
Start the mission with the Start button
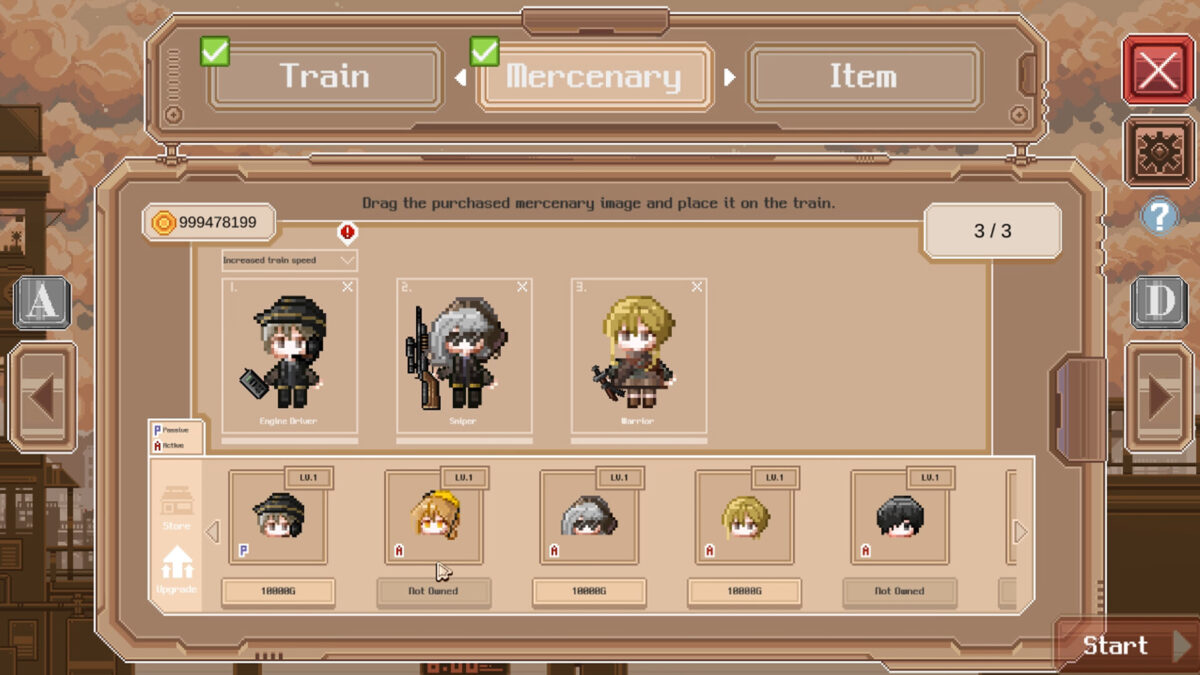(x=1125, y=645)
